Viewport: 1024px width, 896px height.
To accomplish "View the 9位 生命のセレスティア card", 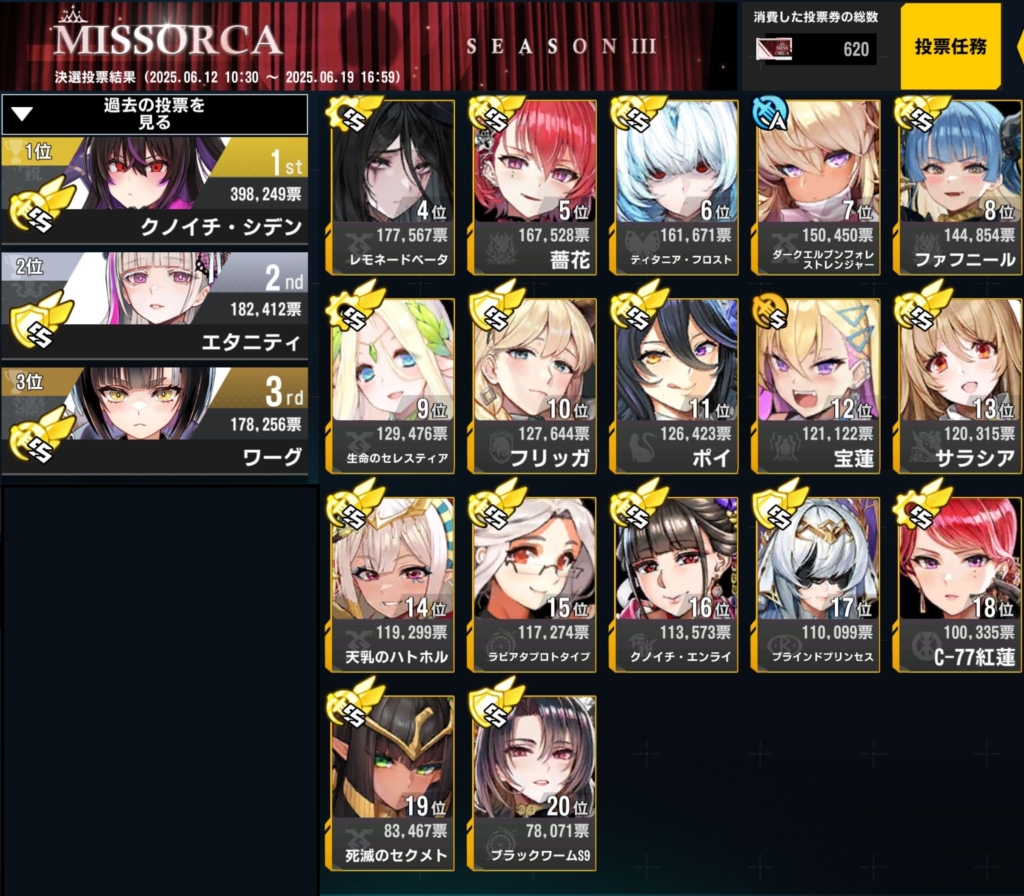I will pyautogui.click(x=393, y=386).
